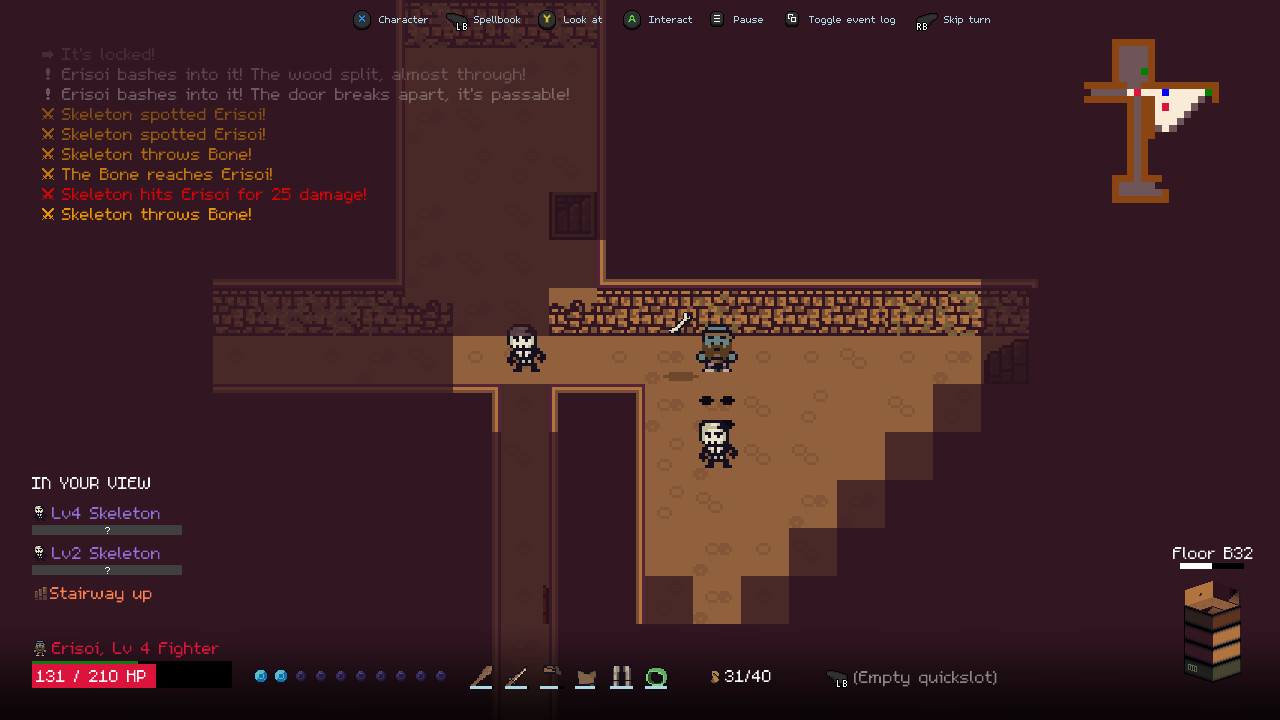Select the leggings equipment icon
Screen dimensions: 1280x720
point(621,676)
